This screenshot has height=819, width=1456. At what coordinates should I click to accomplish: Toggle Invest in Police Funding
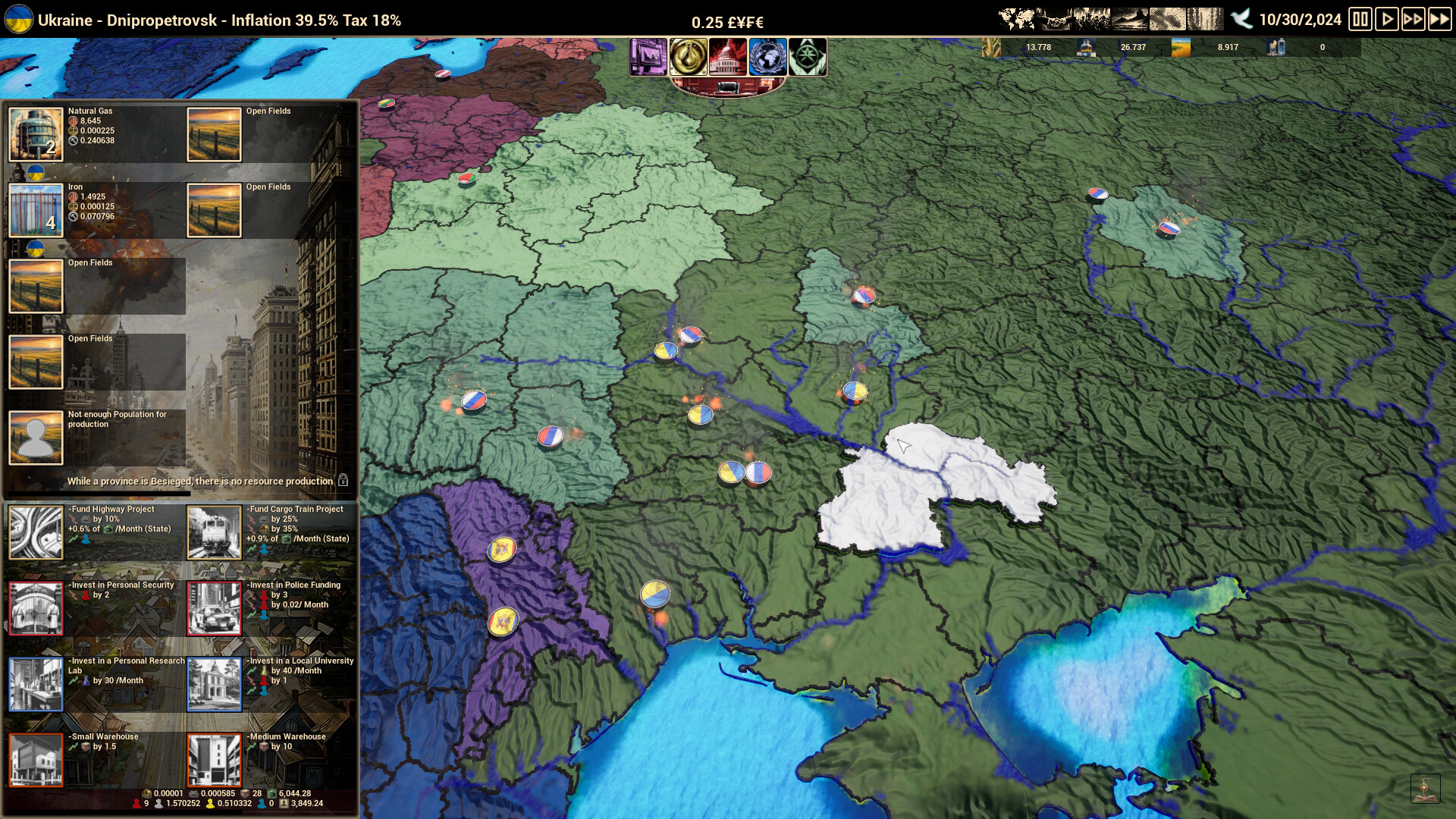[x=214, y=607]
